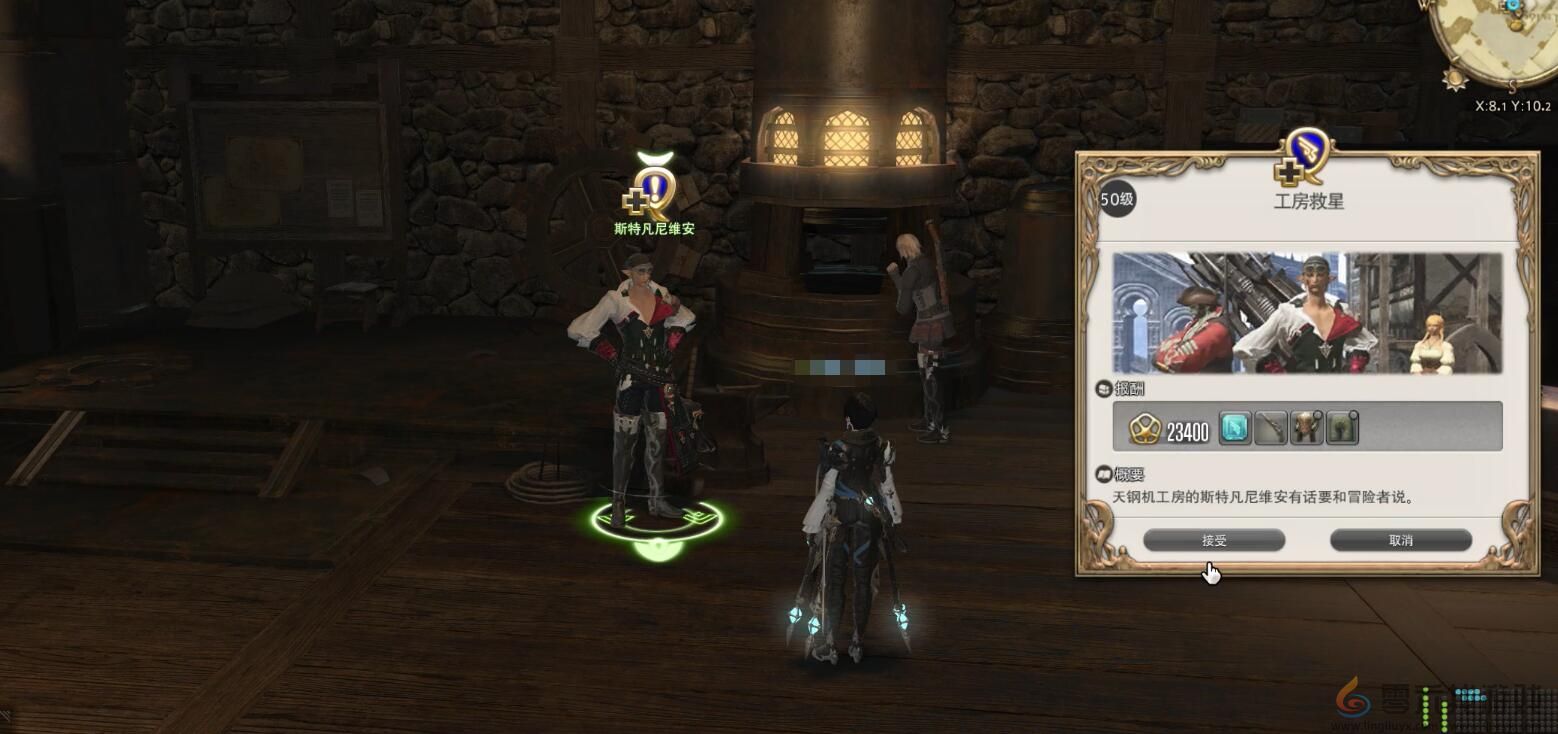The height and width of the screenshot is (734, 1558).
Task: Click the musket weapon reward icon
Action: coord(1271,428)
